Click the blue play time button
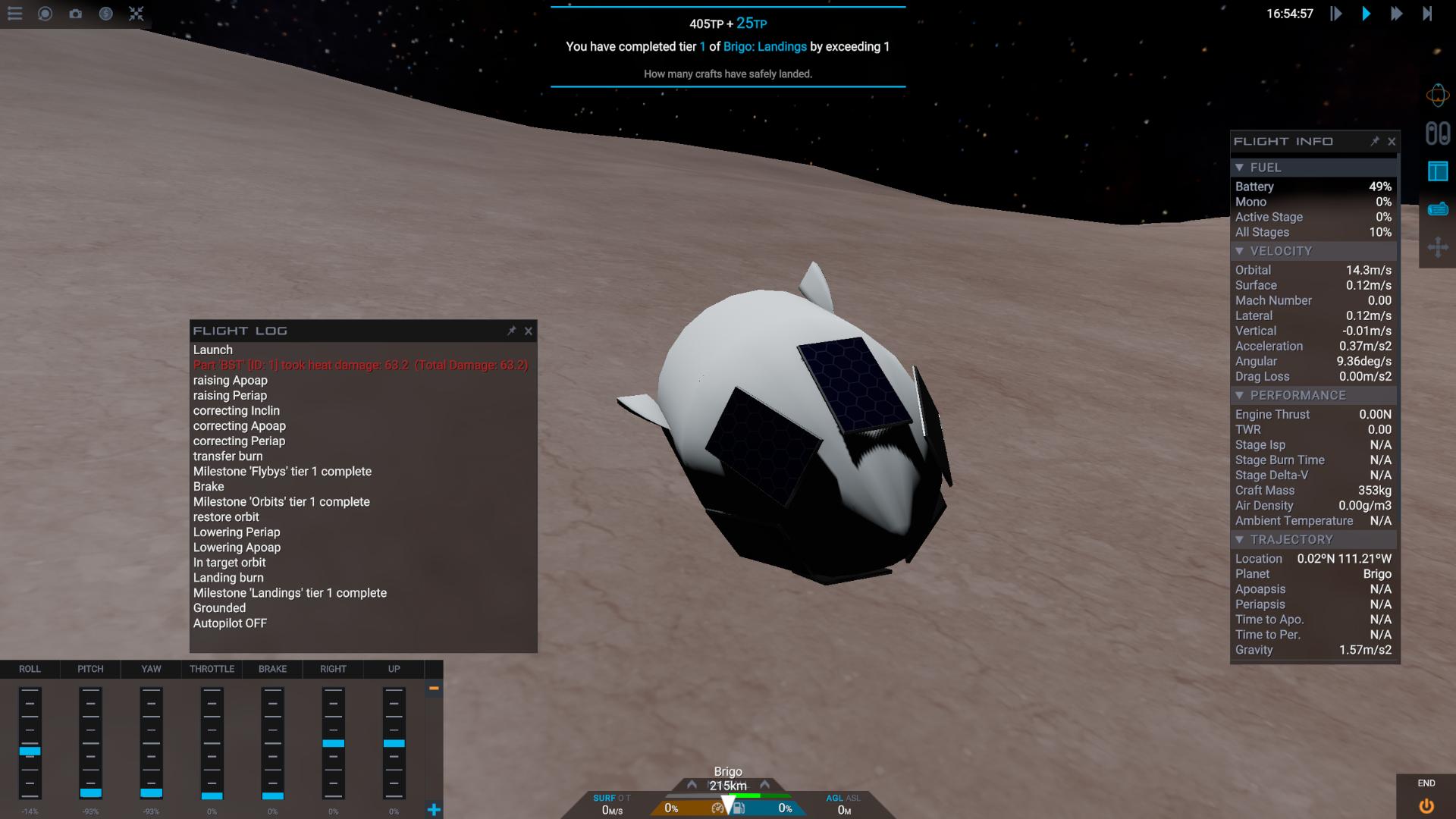Viewport: 1456px width, 819px height. click(x=1366, y=14)
